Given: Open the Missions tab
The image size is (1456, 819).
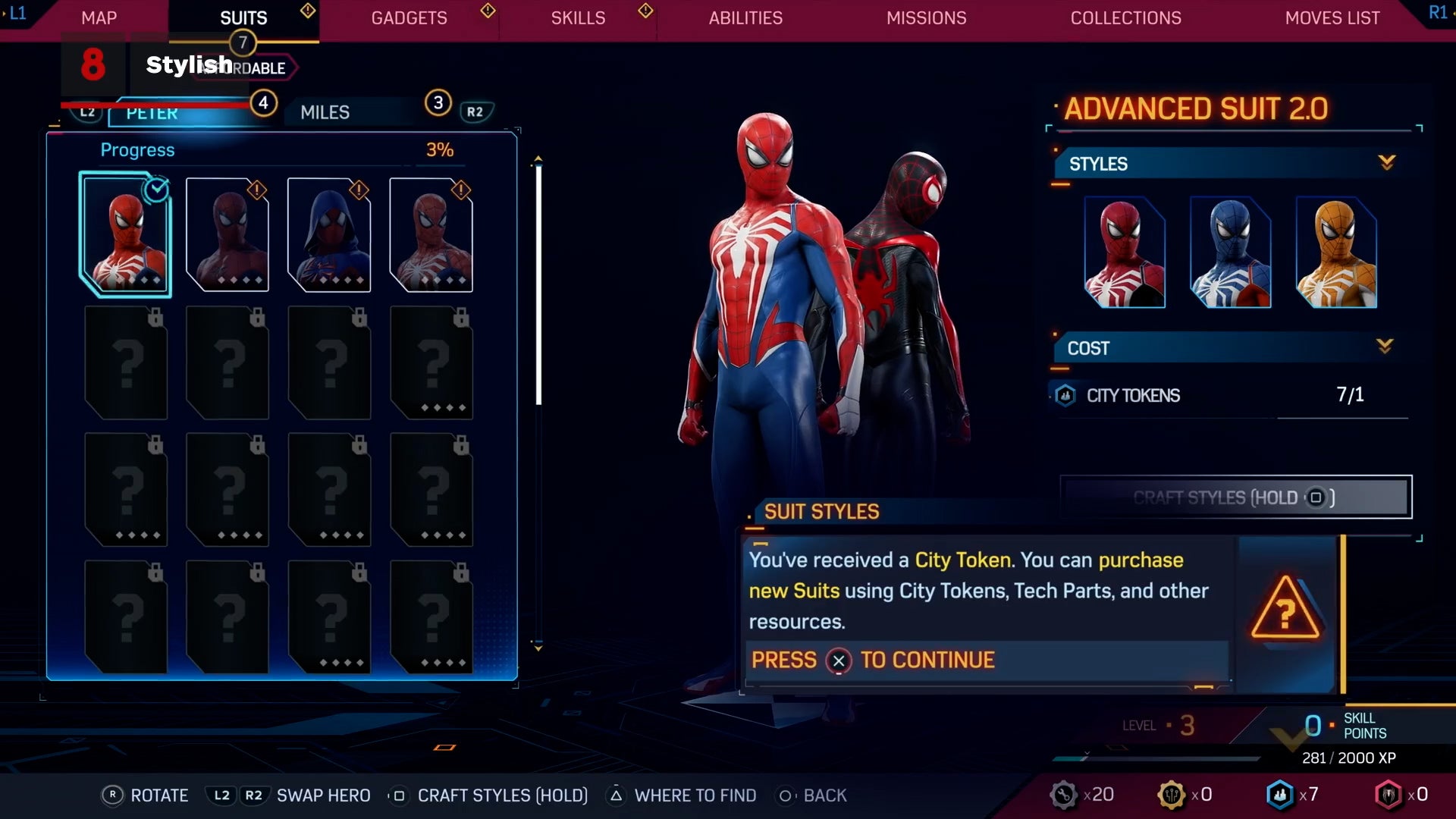Looking at the screenshot, I should 926,18.
